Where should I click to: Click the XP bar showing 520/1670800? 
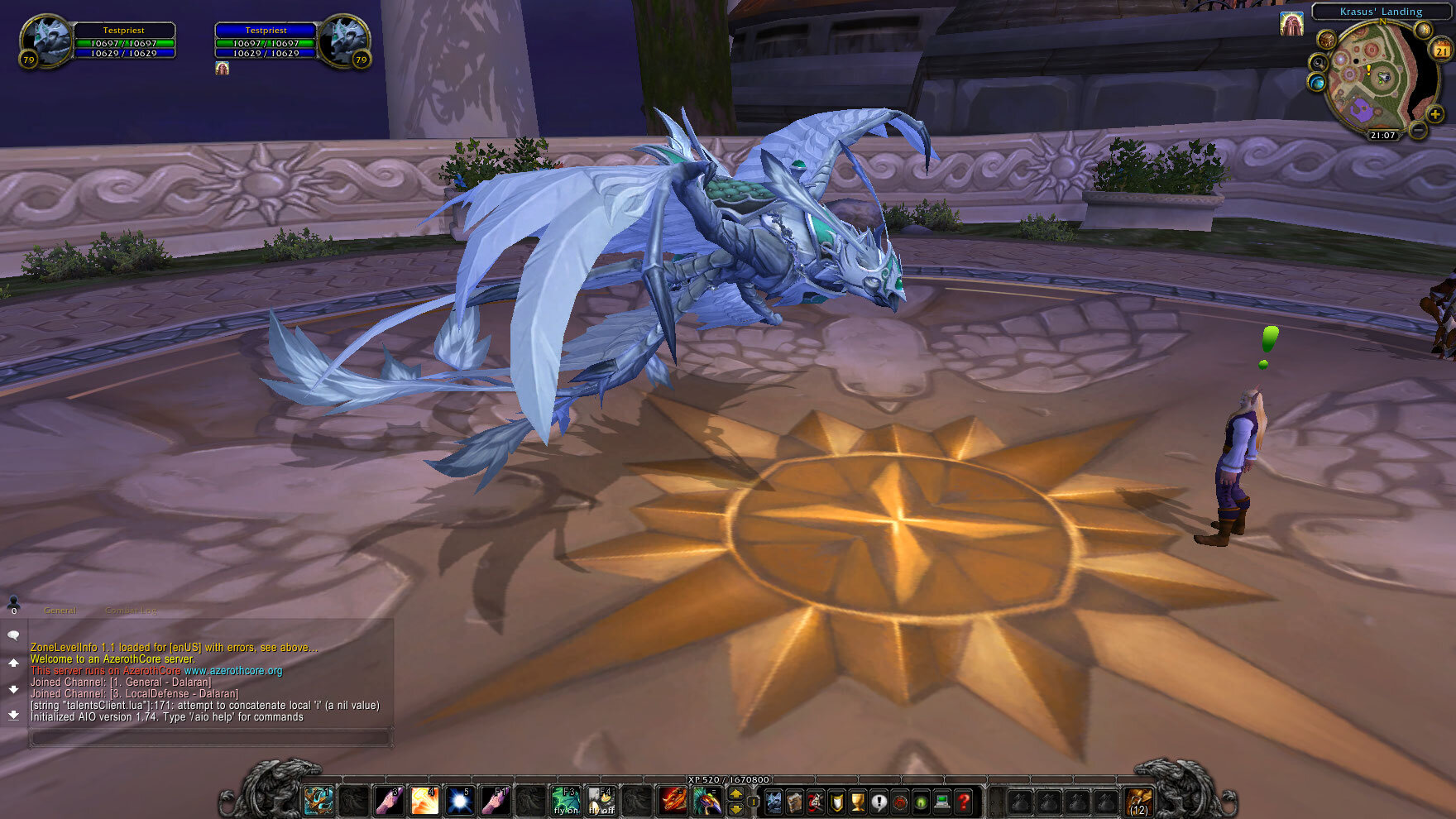pyautogui.click(x=728, y=778)
